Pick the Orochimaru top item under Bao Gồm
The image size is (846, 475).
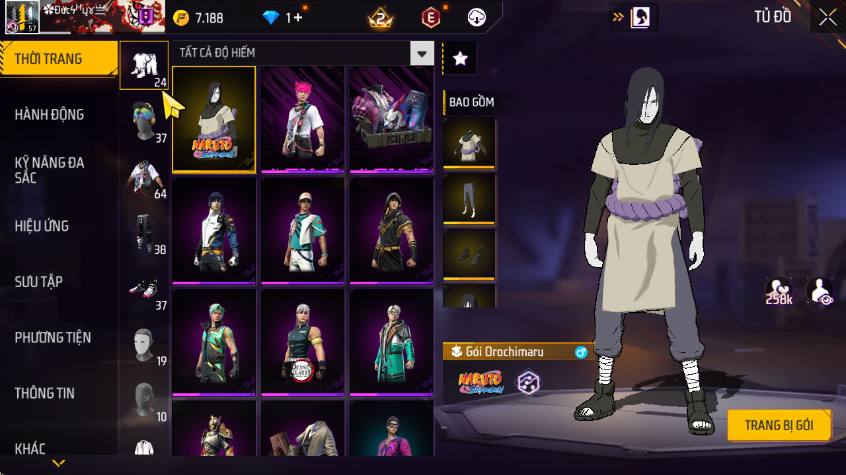tap(469, 143)
